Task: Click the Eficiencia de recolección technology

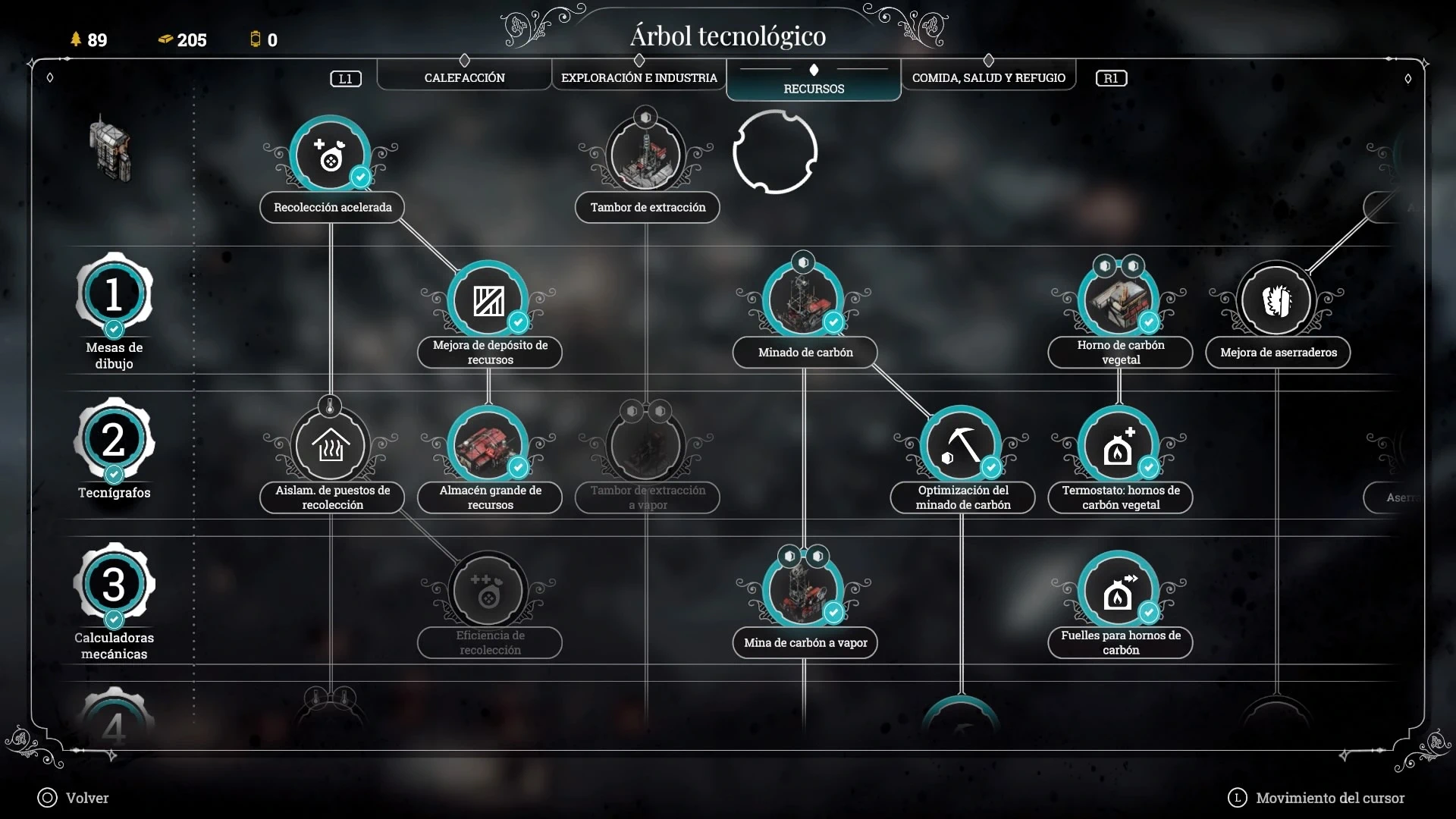Action: [488, 591]
